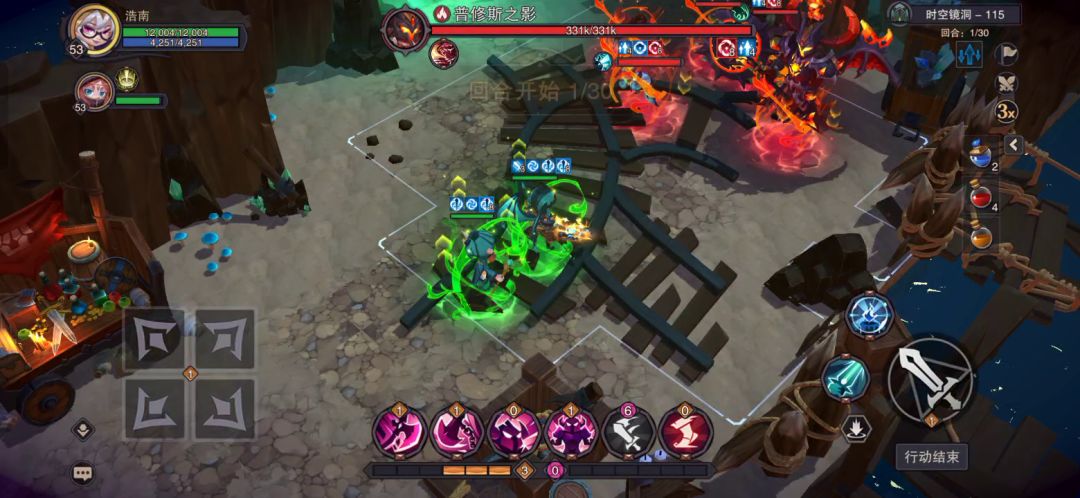Activate the blue flame skill
Viewport: 1080px width, 498px height.
(868, 315)
